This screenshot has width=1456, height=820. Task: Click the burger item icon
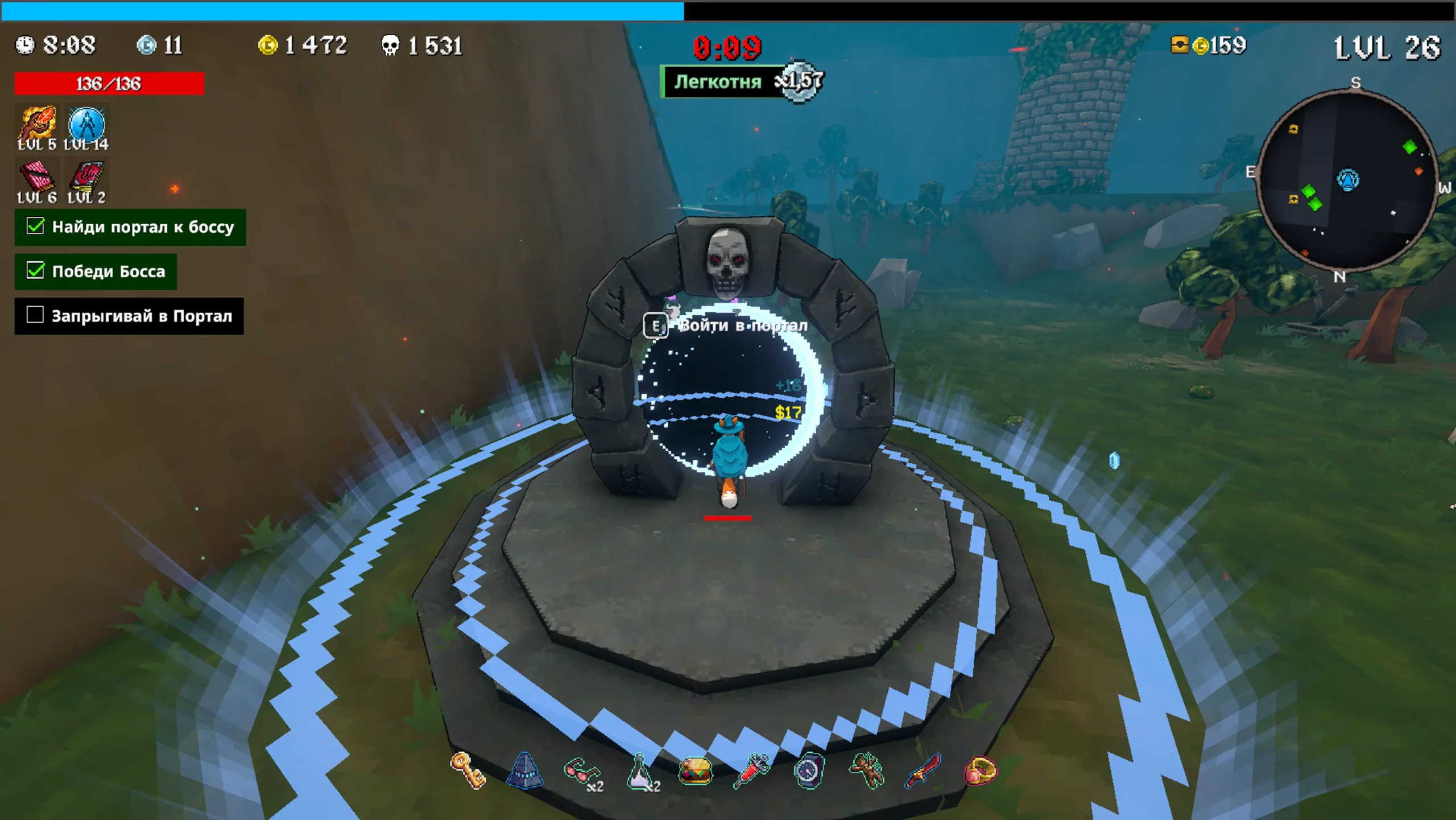[x=696, y=772]
